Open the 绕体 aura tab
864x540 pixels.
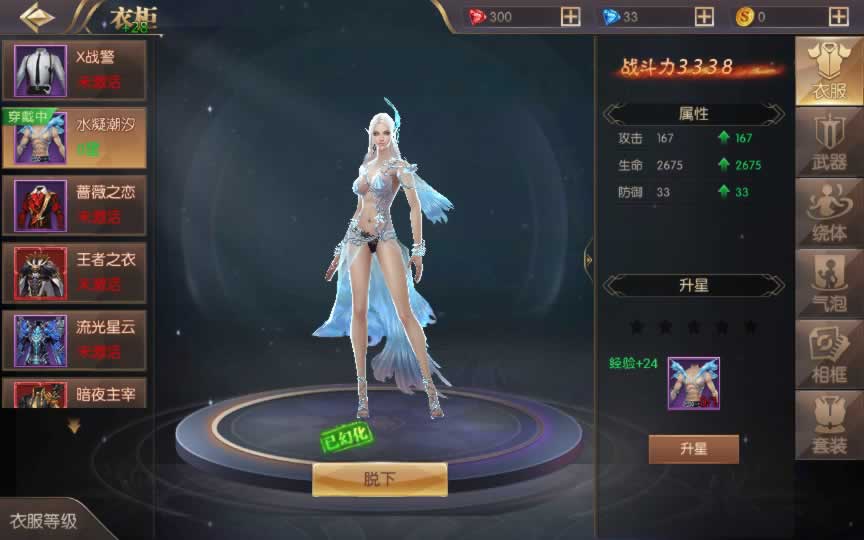click(828, 213)
